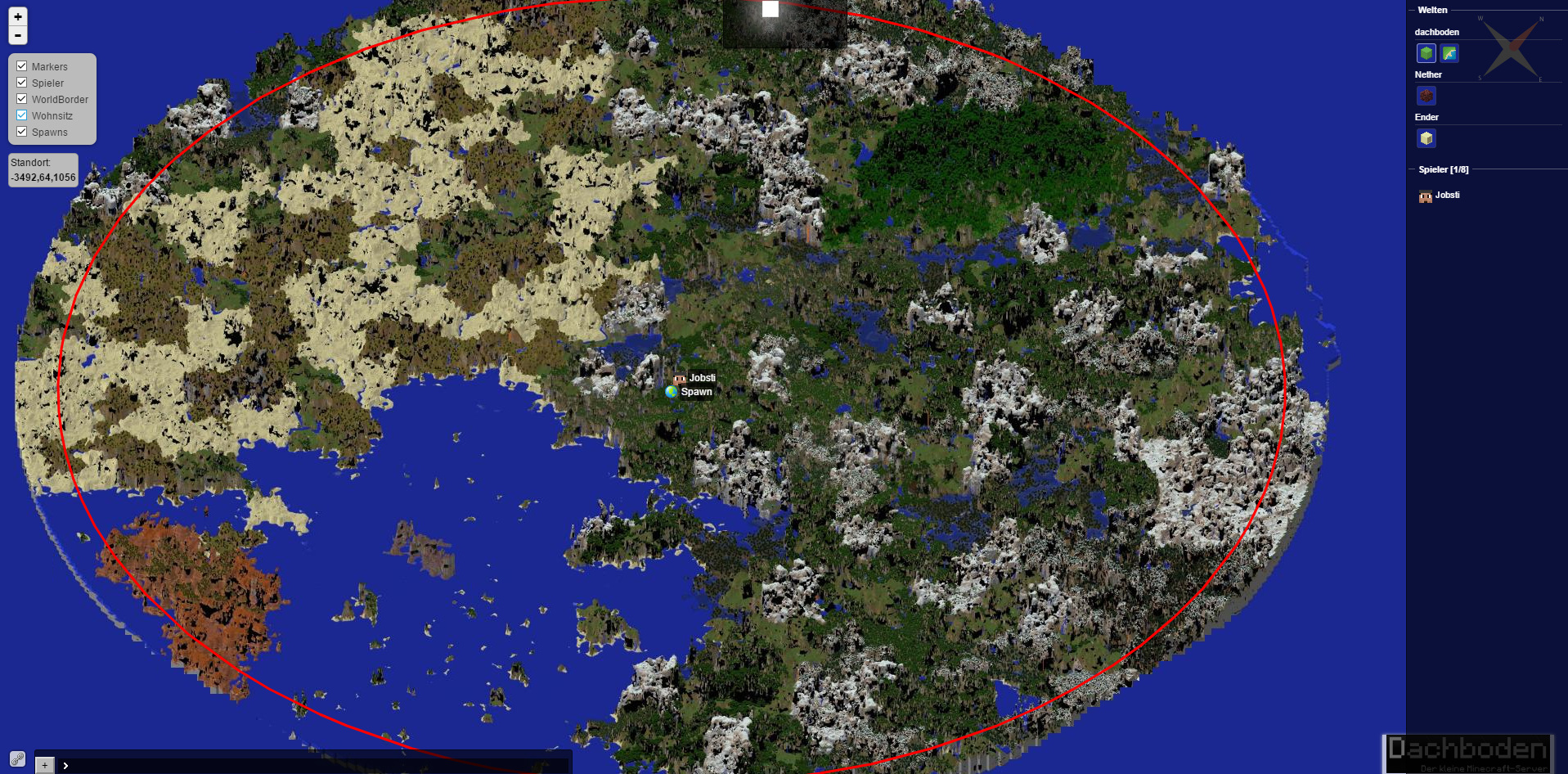Open the flat map view of dachboden
The image size is (1568, 774).
click(x=1449, y=52)
